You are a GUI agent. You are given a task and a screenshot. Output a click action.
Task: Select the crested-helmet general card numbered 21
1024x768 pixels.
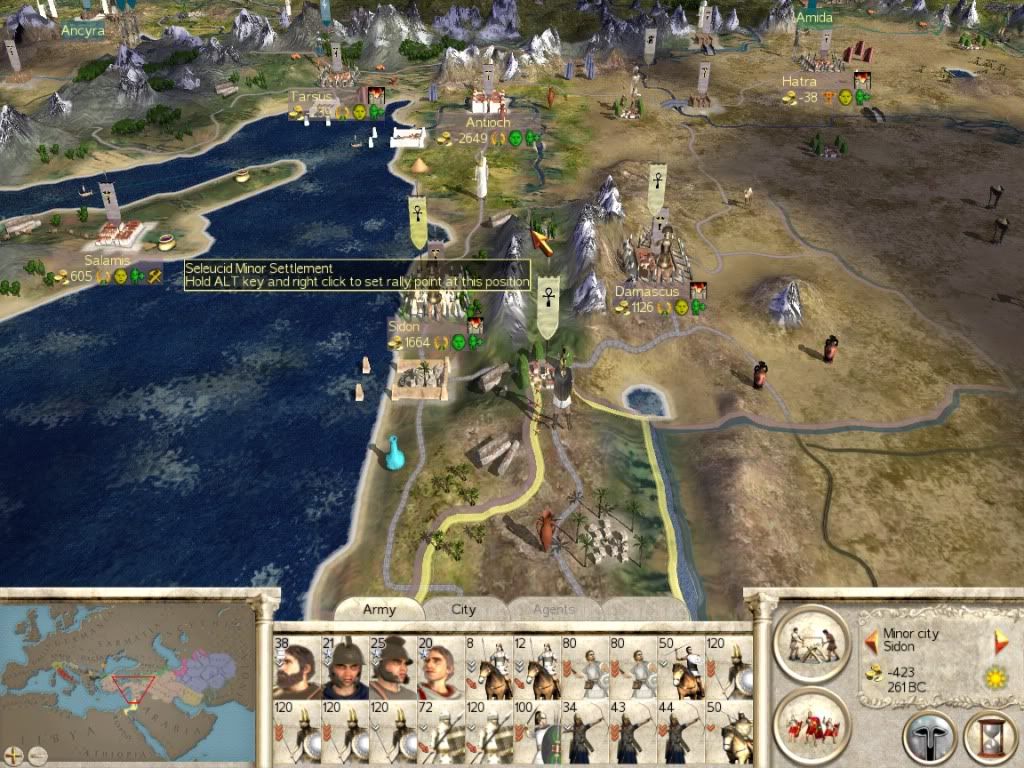tap(345, 667)
